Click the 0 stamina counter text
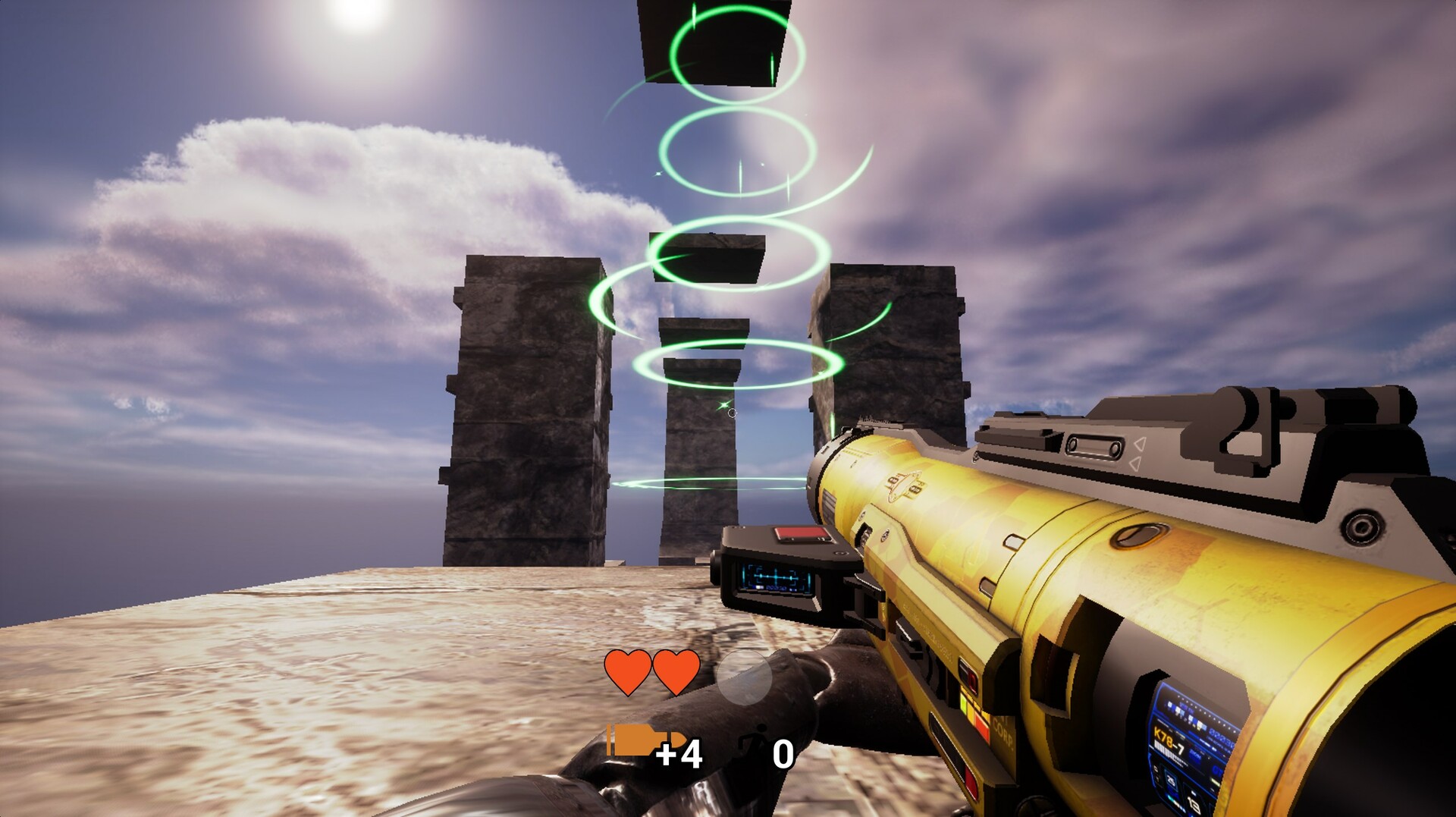The image size is (1456, 817). tap(784, 753)
